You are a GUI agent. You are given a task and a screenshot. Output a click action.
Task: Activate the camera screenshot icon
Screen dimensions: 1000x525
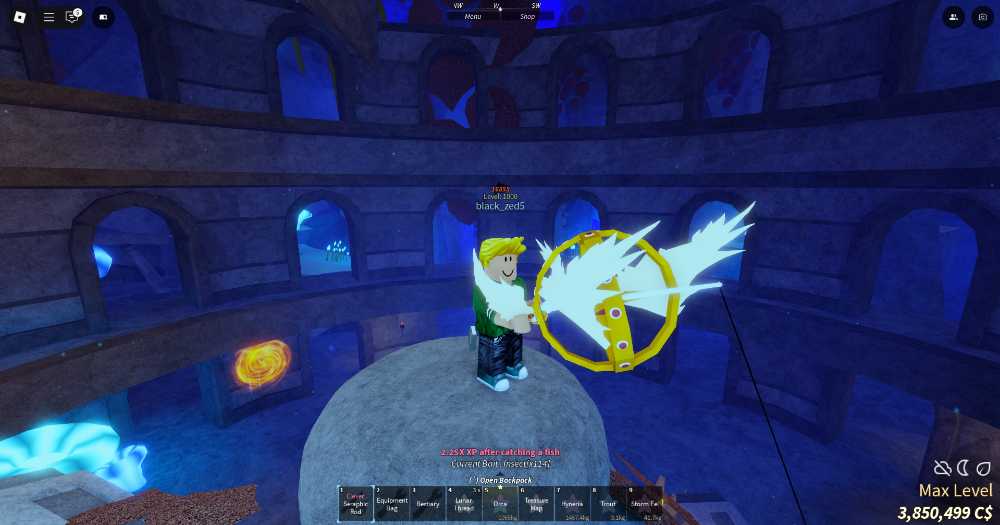pyautogui.click(x=981, y=17)
